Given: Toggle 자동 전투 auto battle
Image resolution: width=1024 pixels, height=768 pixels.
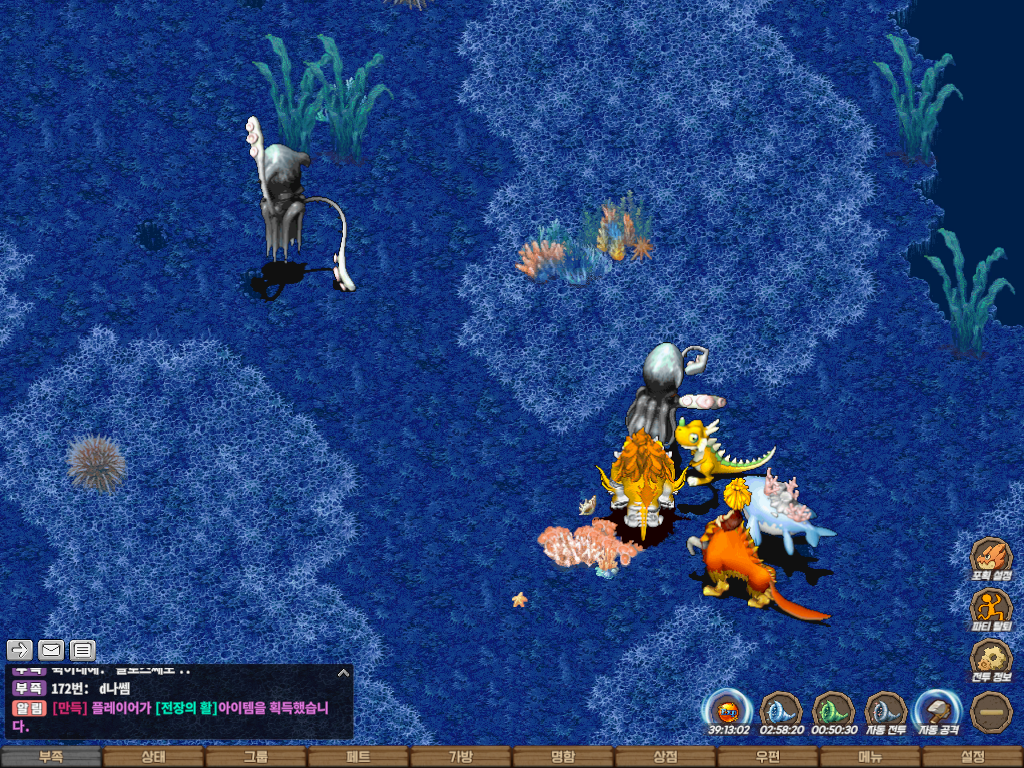Looking at the screenshot, I should click(885, 711).
